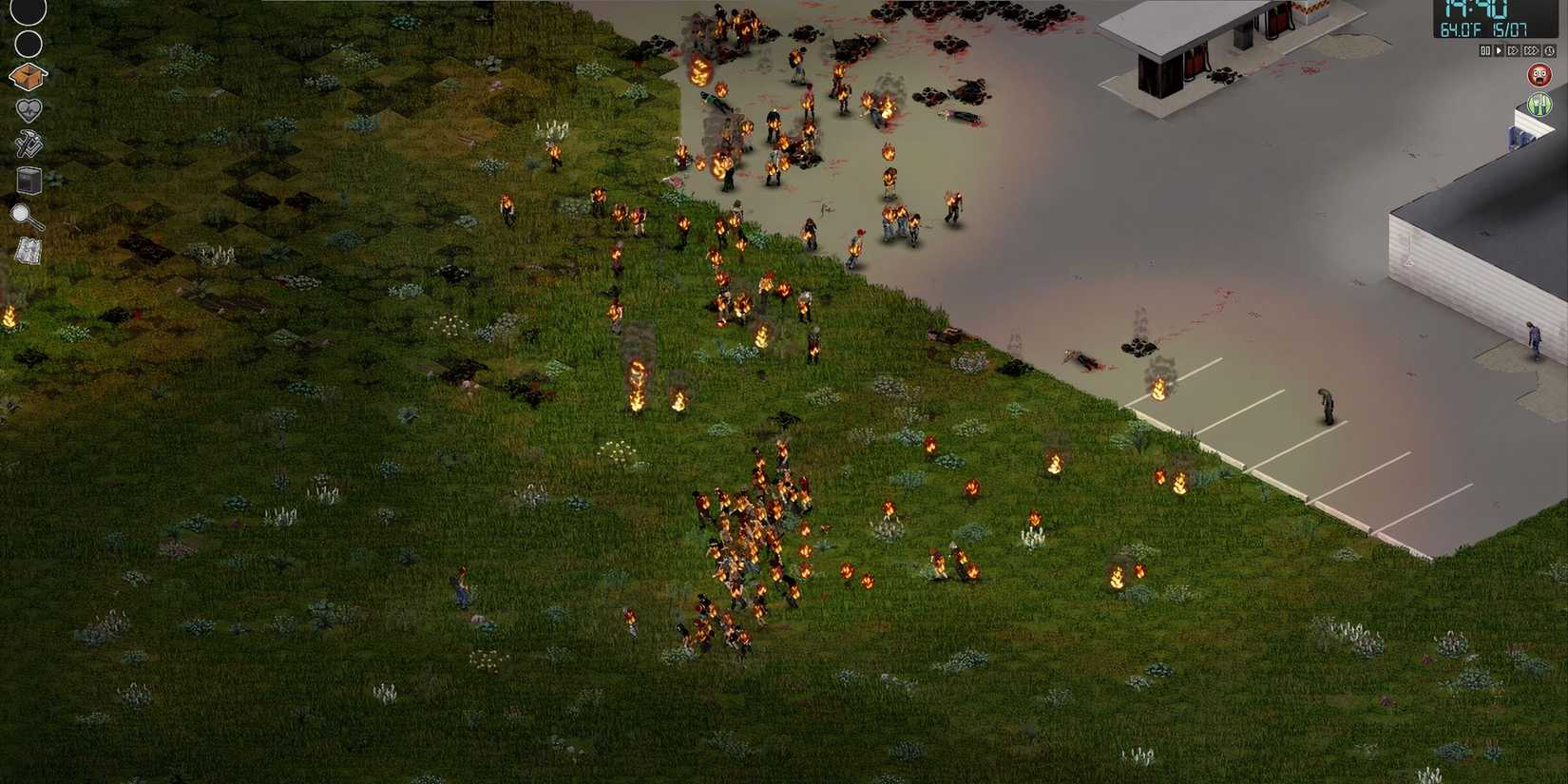Image resolution: width=1568 pixels, height=784 pixels.
Task: Enable triple-speed fast forward
Action: pos(1531,52)
